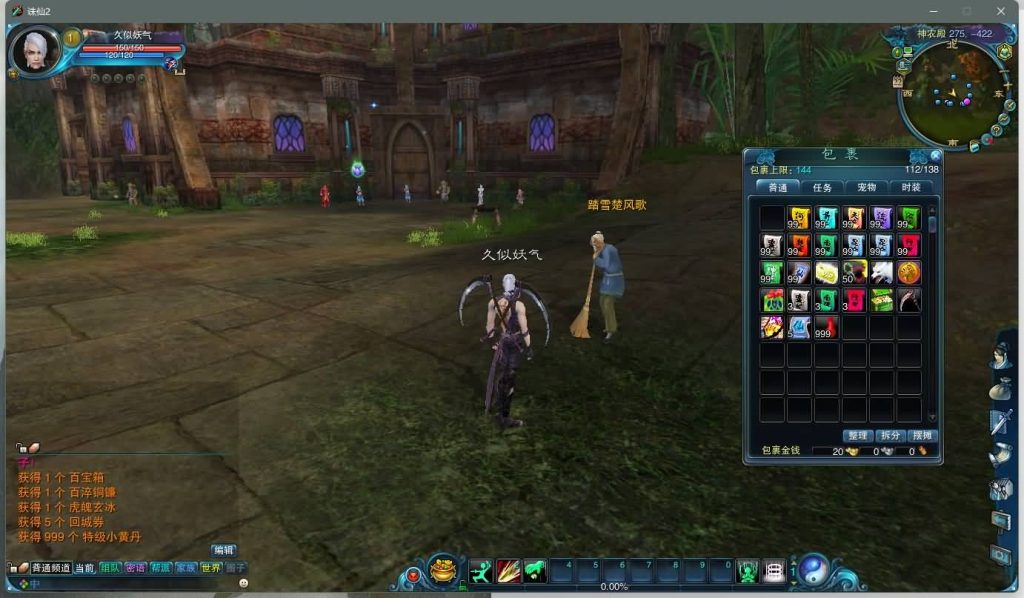
Task: Select the dark scythe weapon item
Action: (908, 300)
